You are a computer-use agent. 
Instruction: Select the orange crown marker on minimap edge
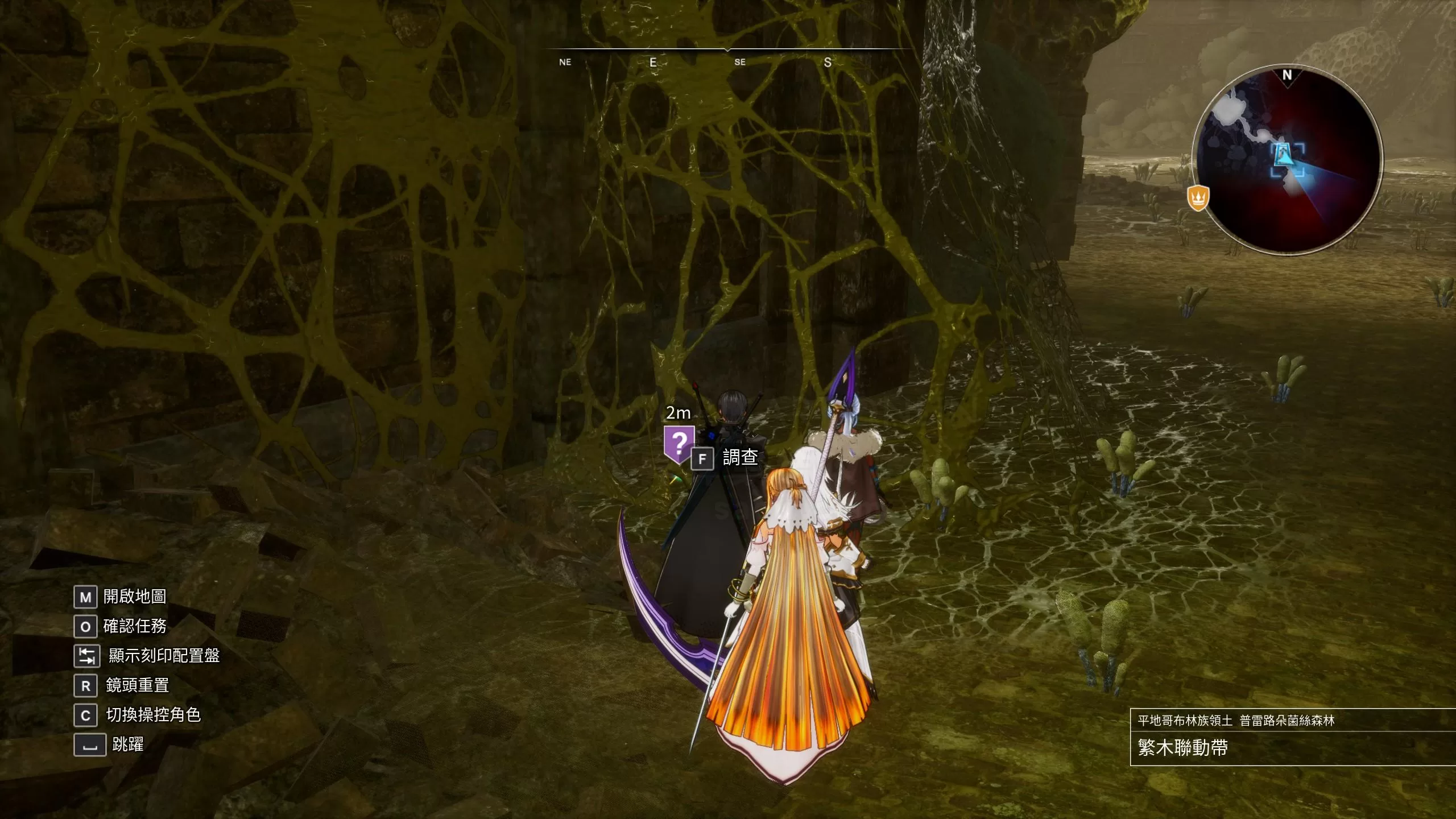point(1198,197)
